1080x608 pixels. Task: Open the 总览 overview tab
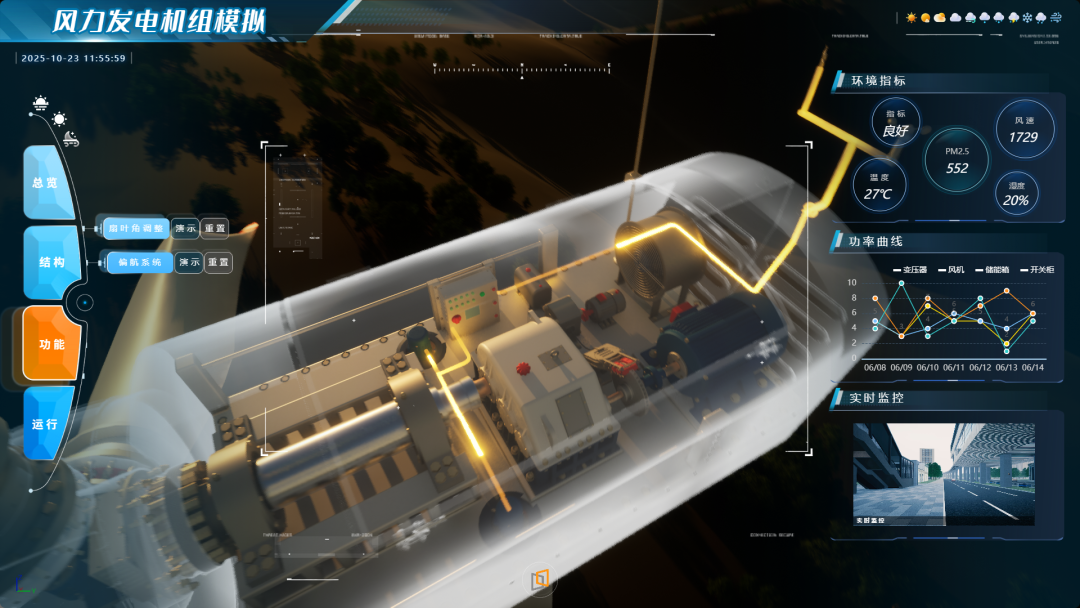pyautogui.click(x=47, y=183)
